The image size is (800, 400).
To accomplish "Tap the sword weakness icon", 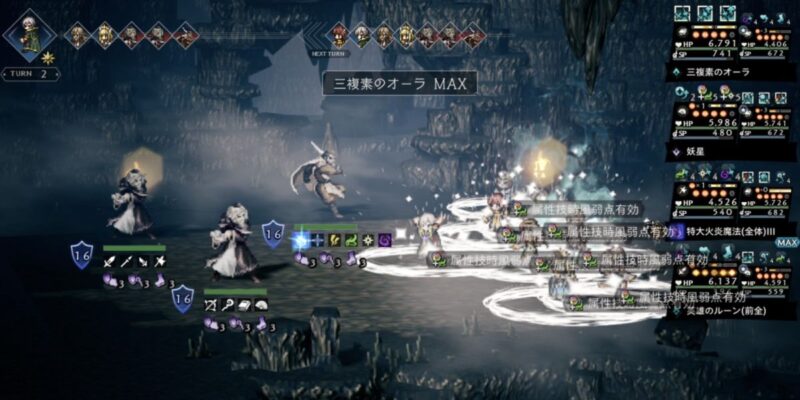I will pos(107,262).
